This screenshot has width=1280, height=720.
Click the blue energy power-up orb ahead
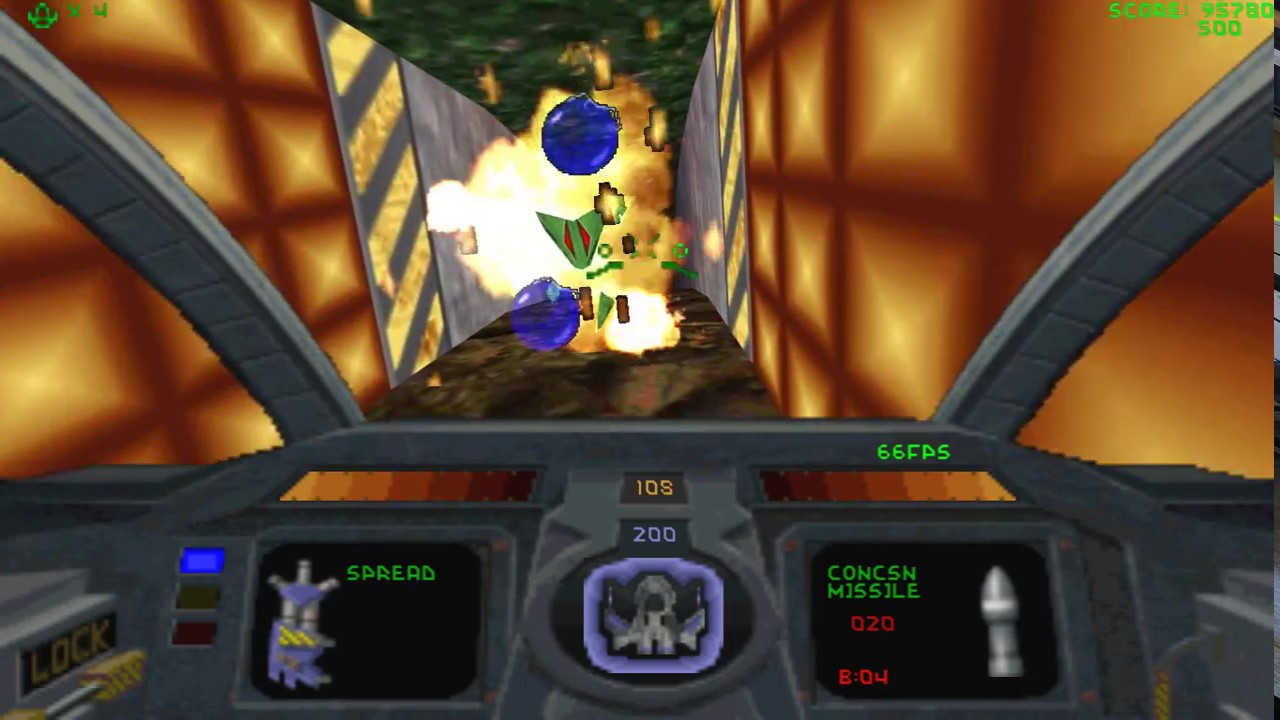[580, 135]
